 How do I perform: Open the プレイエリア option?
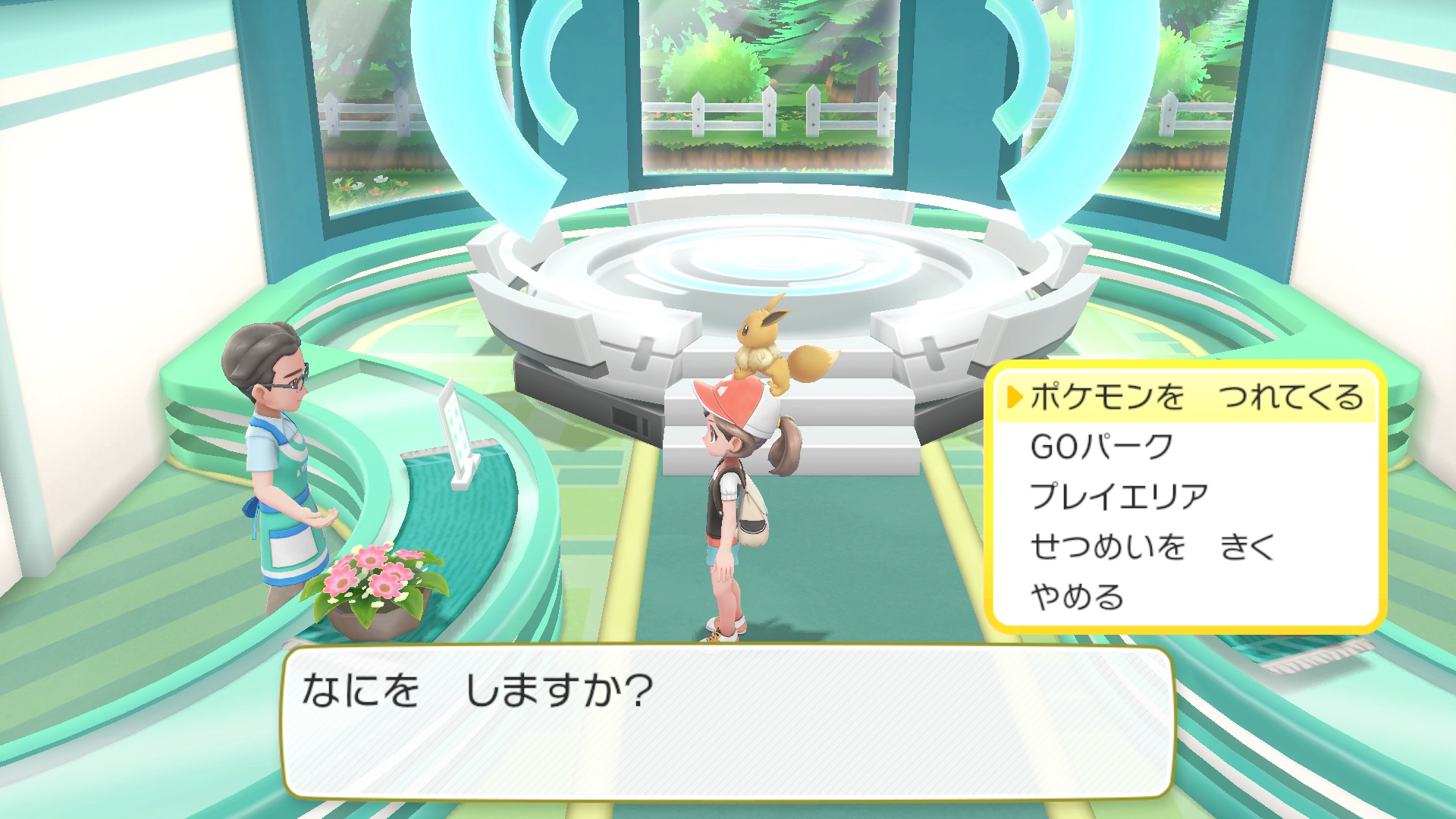click(1119, 497)
